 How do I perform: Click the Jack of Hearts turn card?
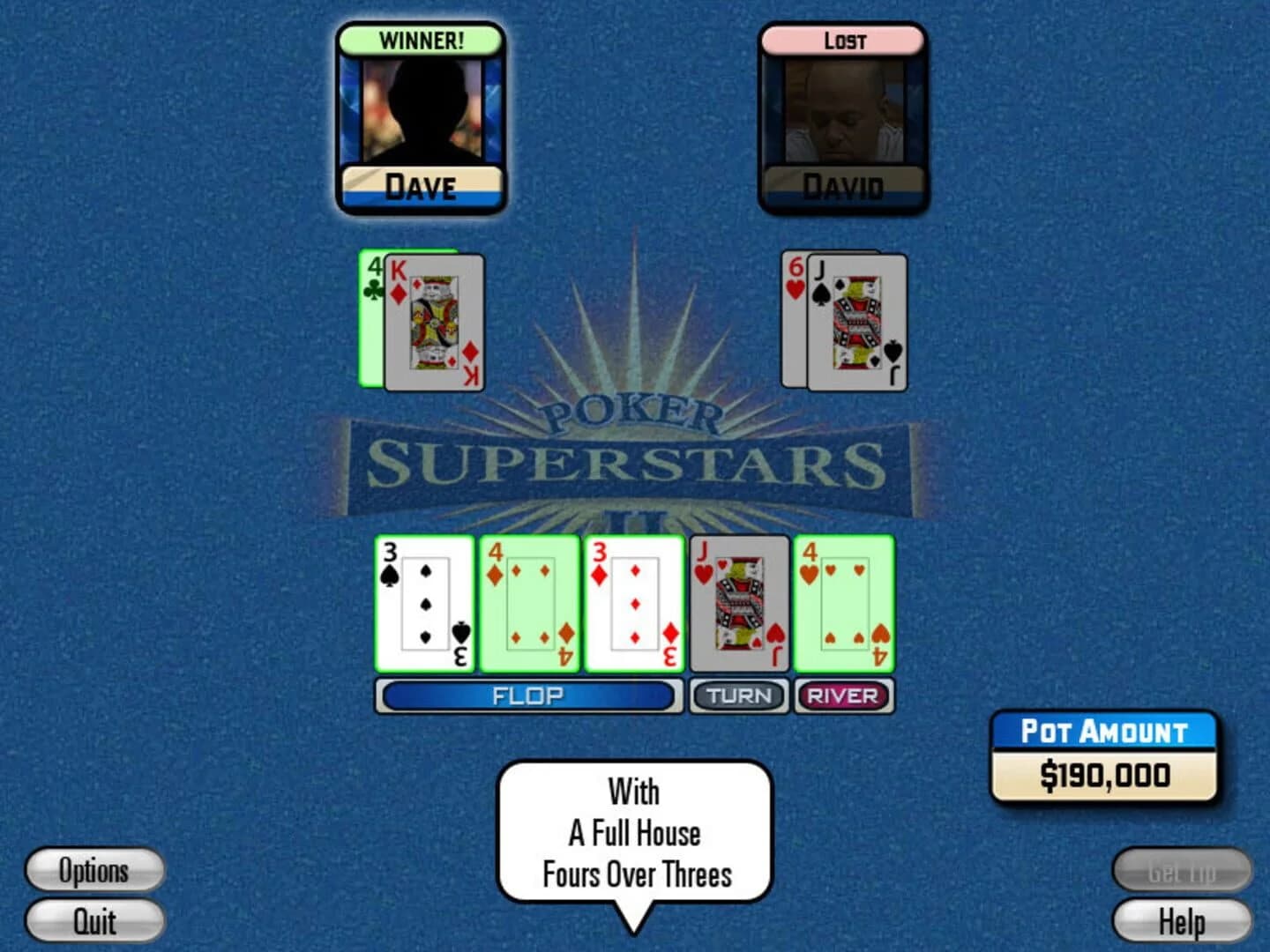coord(739,604)
